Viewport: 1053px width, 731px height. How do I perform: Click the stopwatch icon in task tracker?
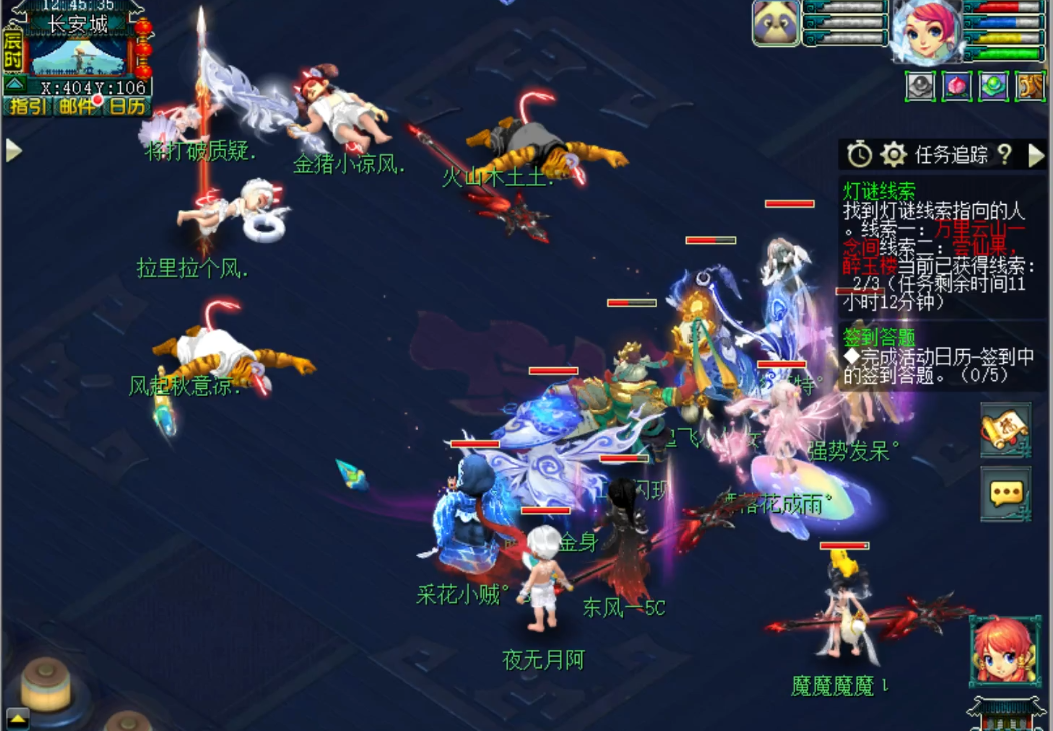click(x=859, y=154)
